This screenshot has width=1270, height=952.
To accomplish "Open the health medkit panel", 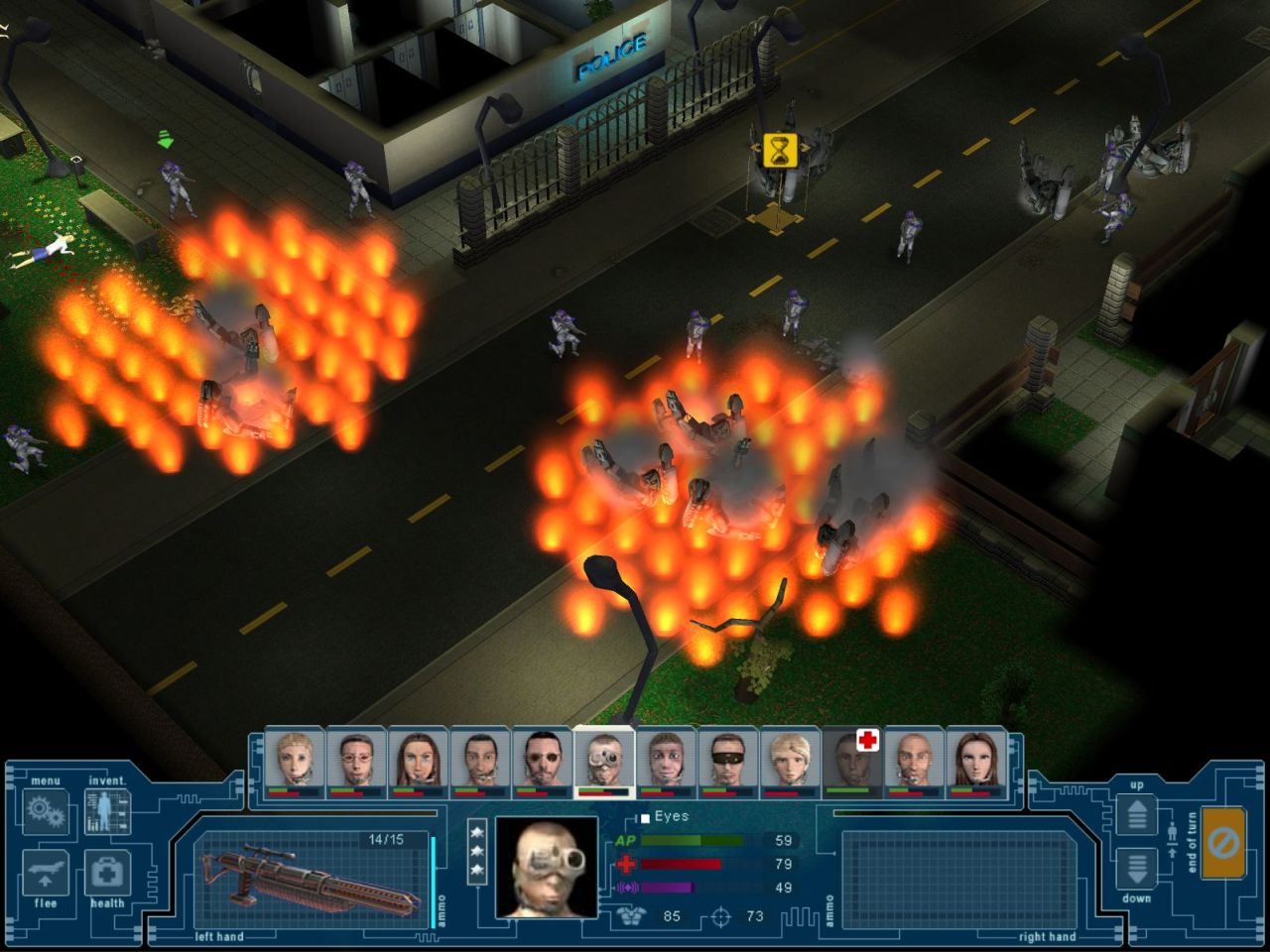I will tap(107, 873).
